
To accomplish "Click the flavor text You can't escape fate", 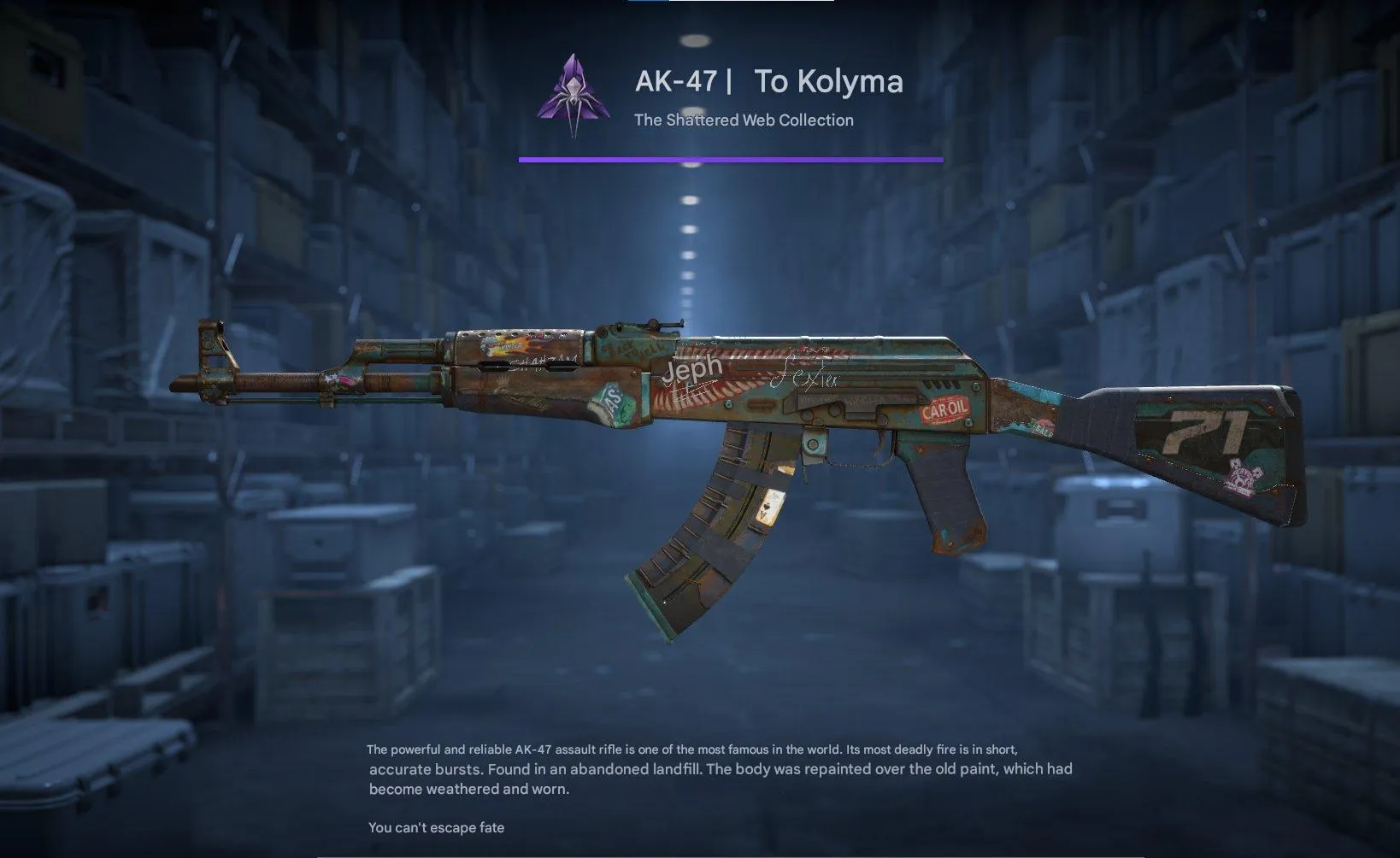I will (437, 827).
